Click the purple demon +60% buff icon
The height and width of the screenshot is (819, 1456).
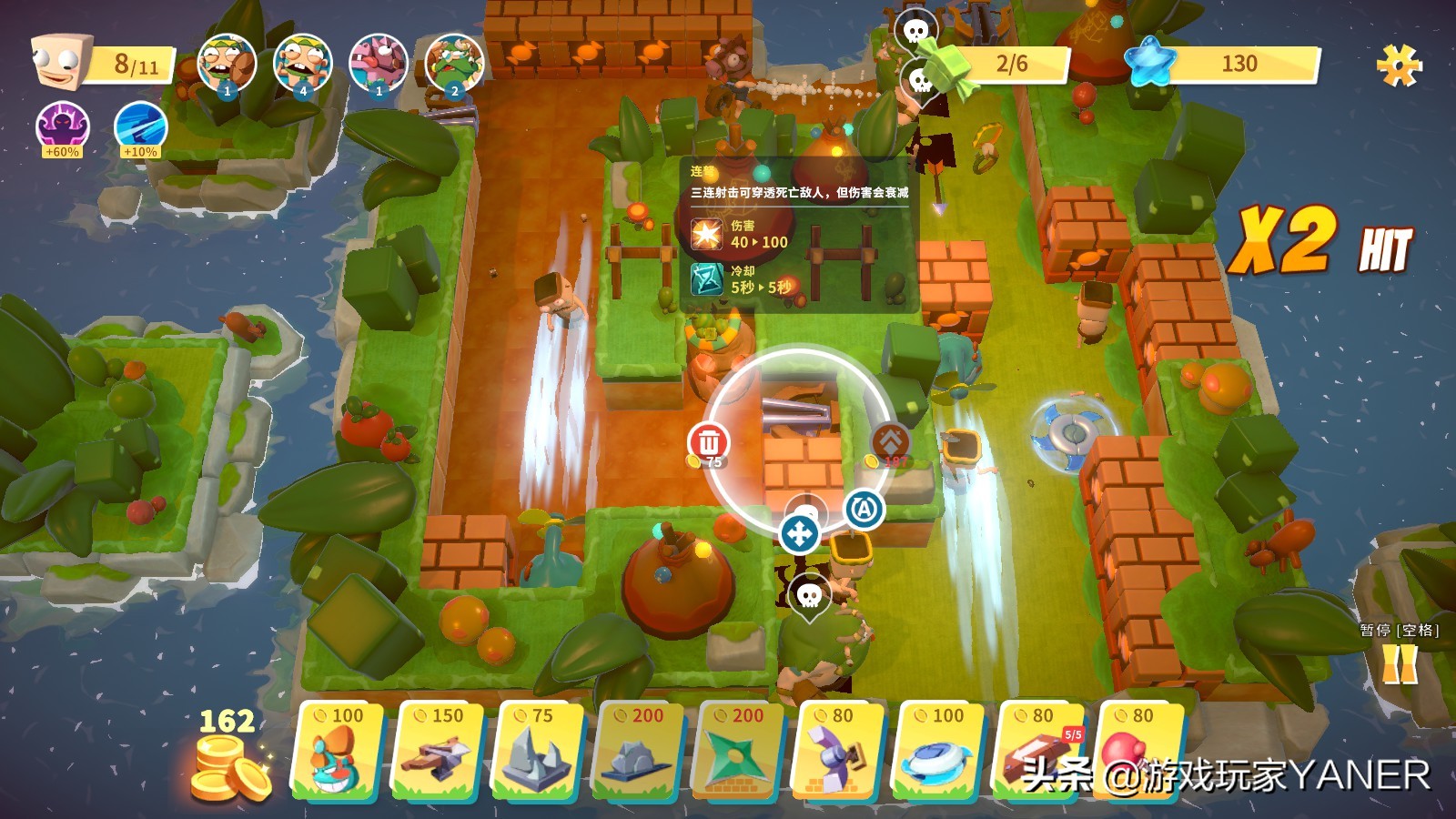click(63, 127)
